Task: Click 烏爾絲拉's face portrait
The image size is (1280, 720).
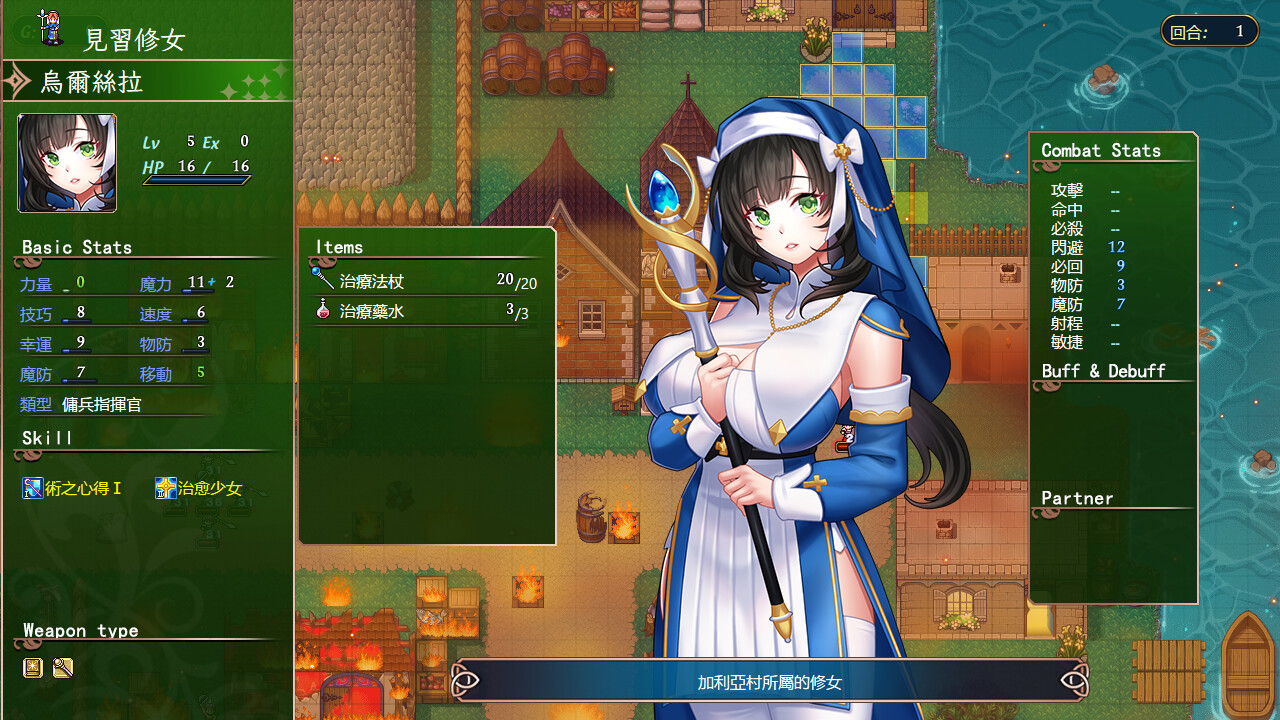Action: (x=67, y=163)
